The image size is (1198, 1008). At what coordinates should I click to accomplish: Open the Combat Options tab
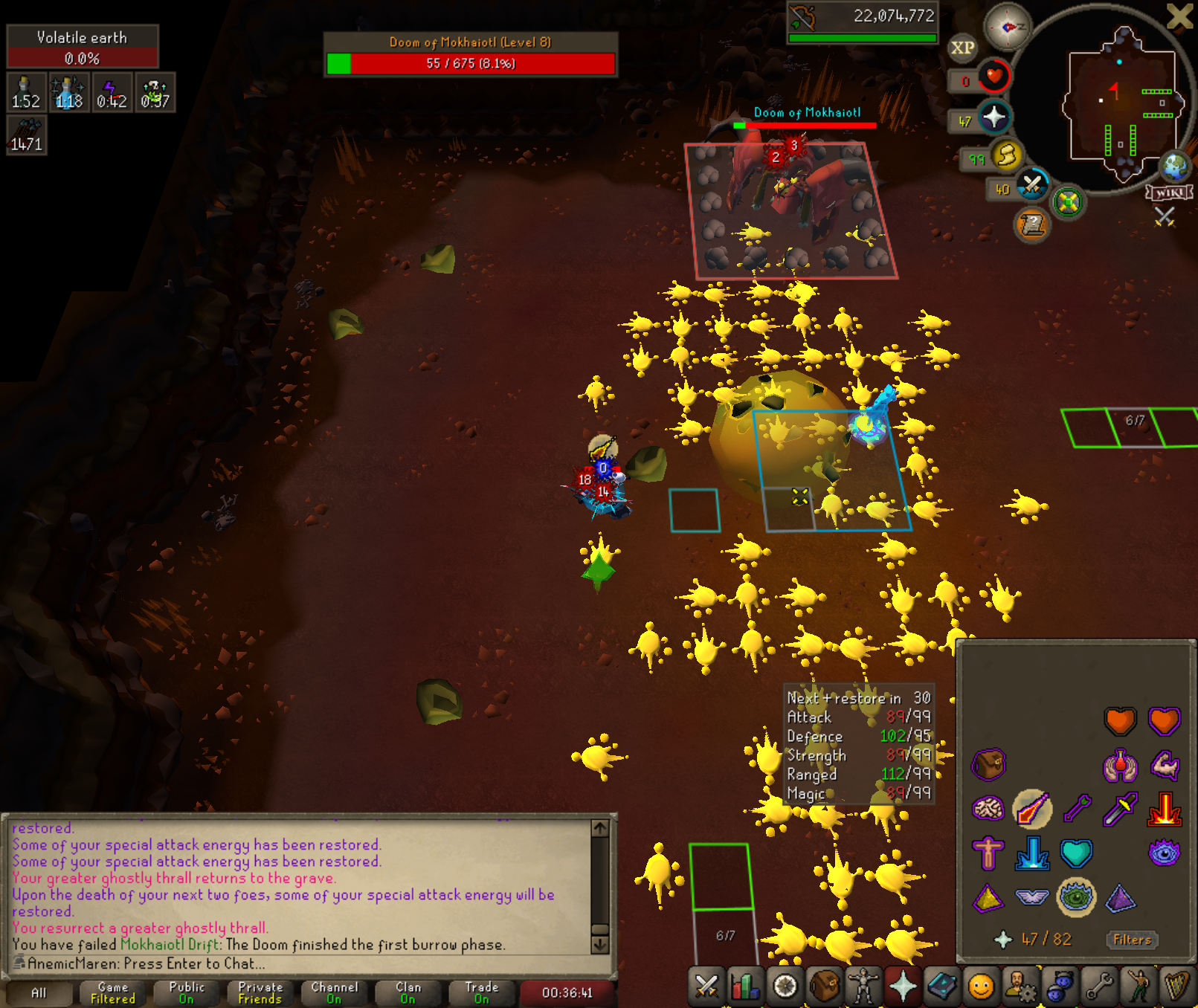pyautogui.click(x=706, y=986)
